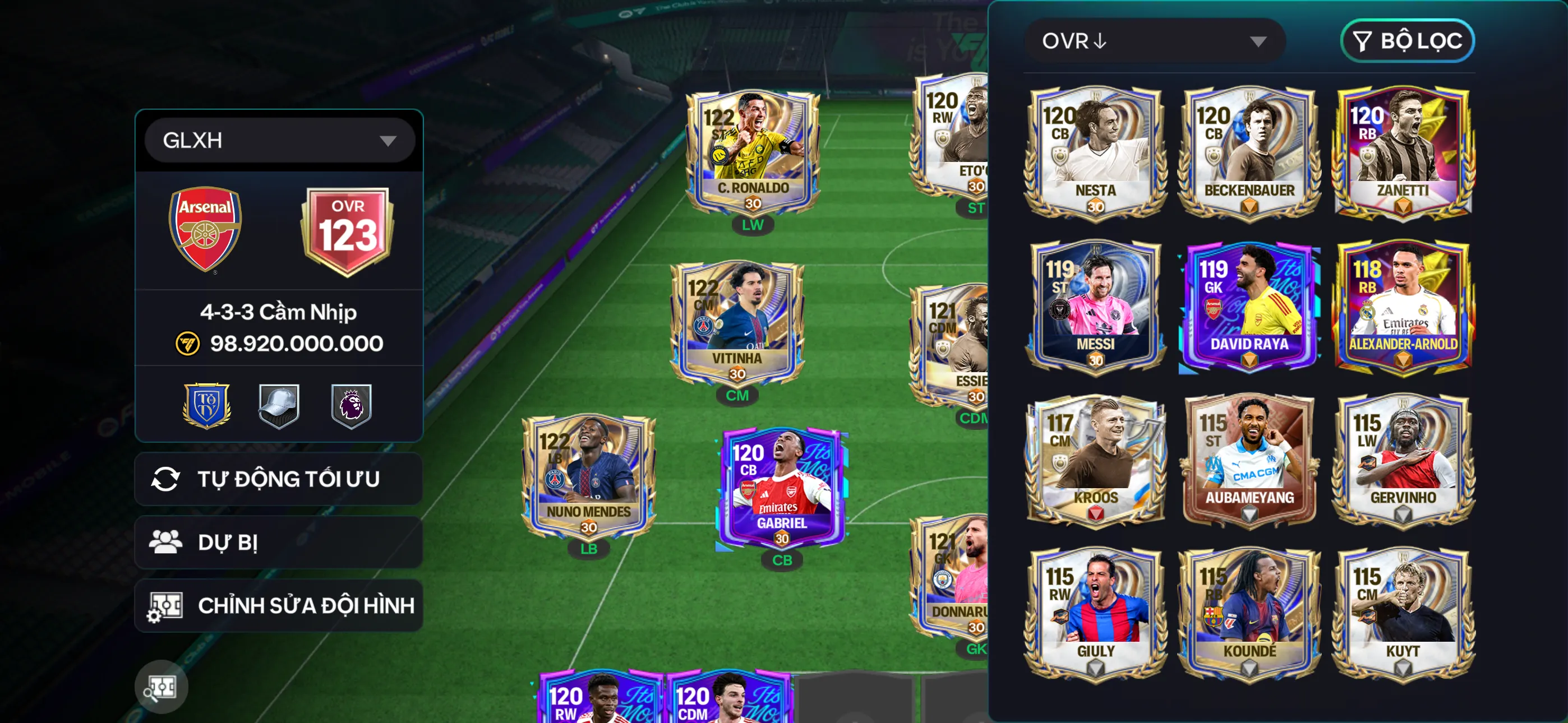Click the formation search icon button
This screenshot has height=723, width=1568.
click(161, 687)
